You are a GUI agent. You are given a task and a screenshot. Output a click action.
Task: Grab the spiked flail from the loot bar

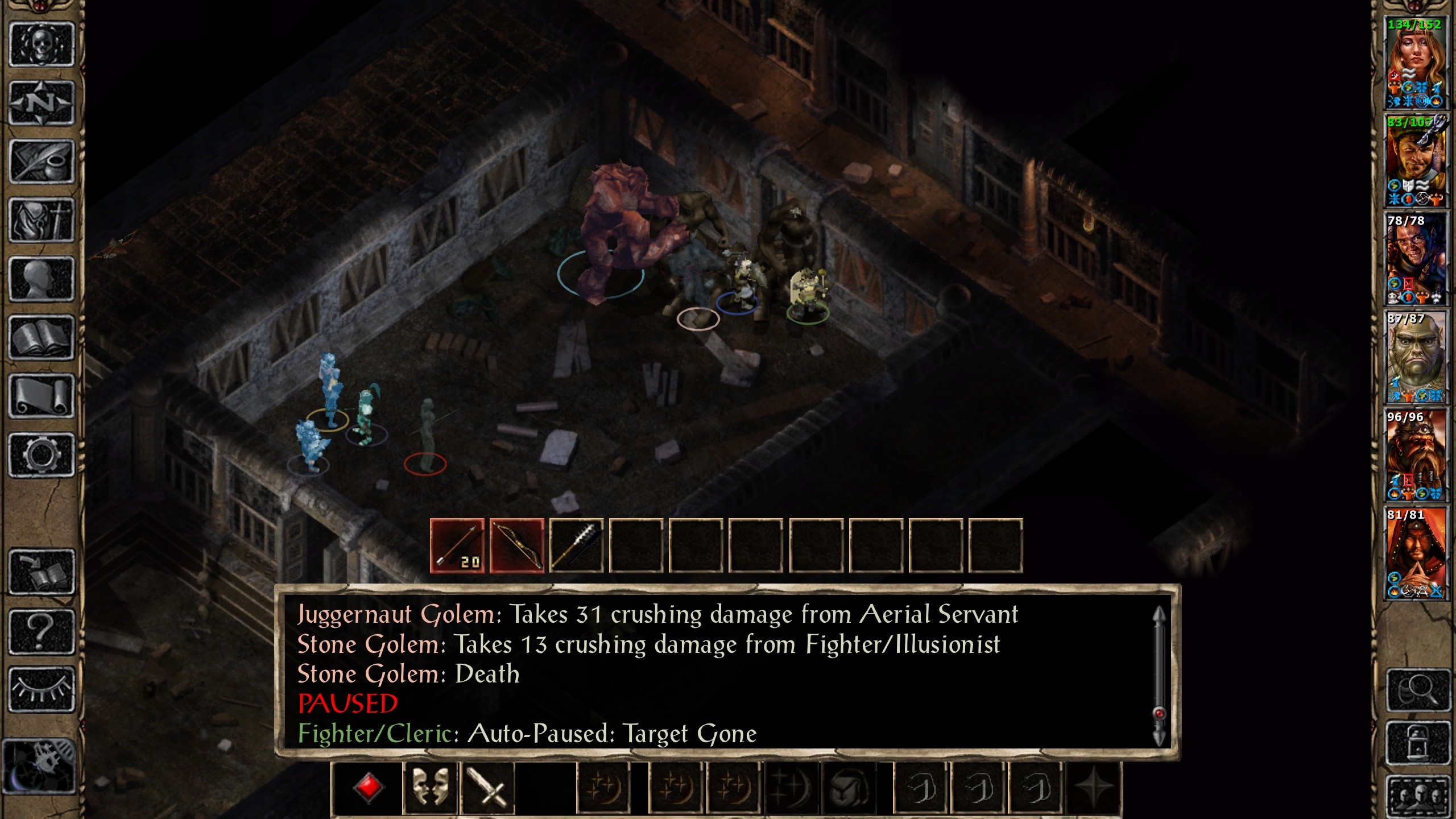(576, 546)
